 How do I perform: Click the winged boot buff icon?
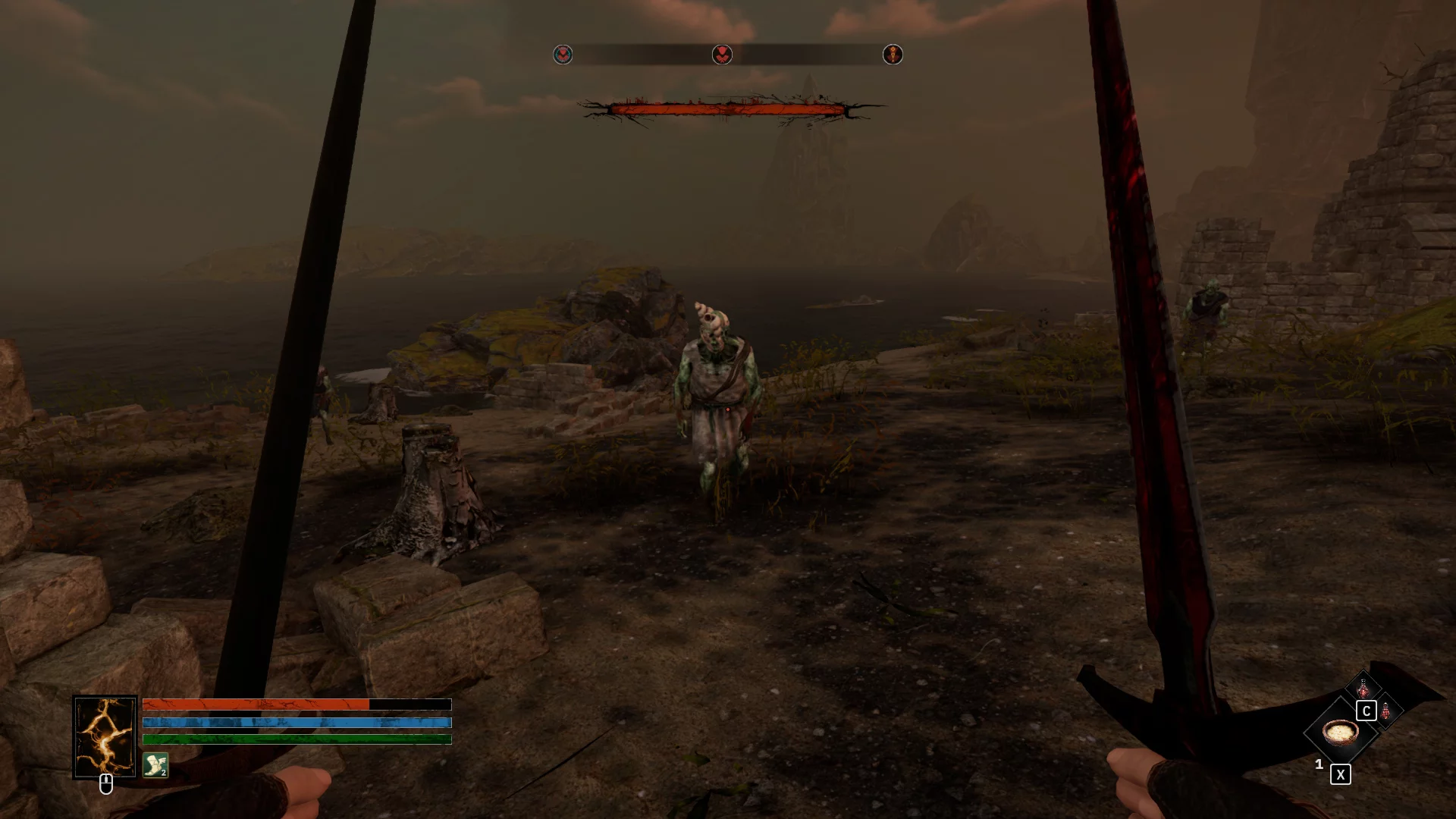pos(155,765)
